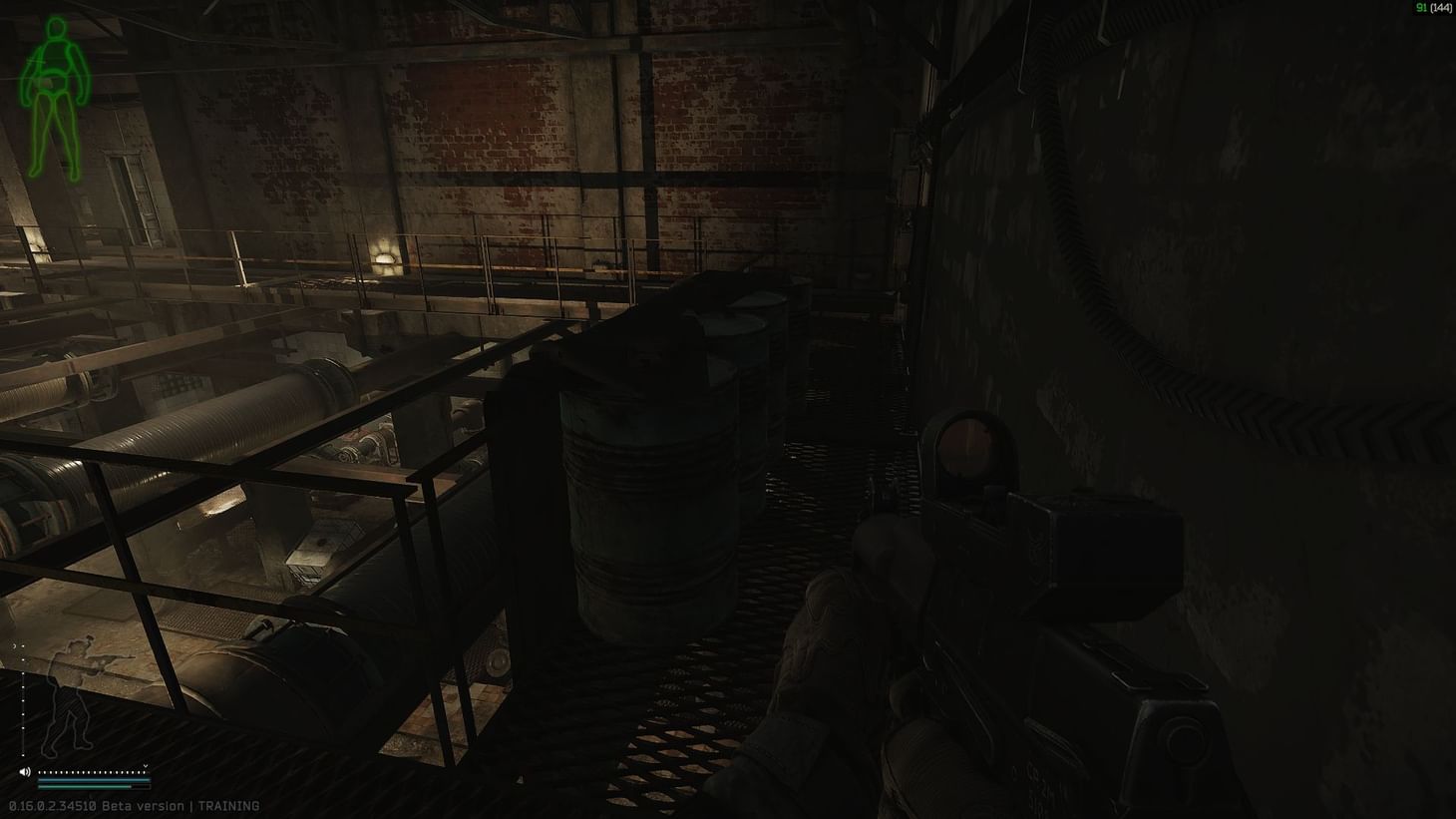This screenshot has width=1456, height=819.
Task: Toggle the sound visualization meter
Action: click(93, 772)
